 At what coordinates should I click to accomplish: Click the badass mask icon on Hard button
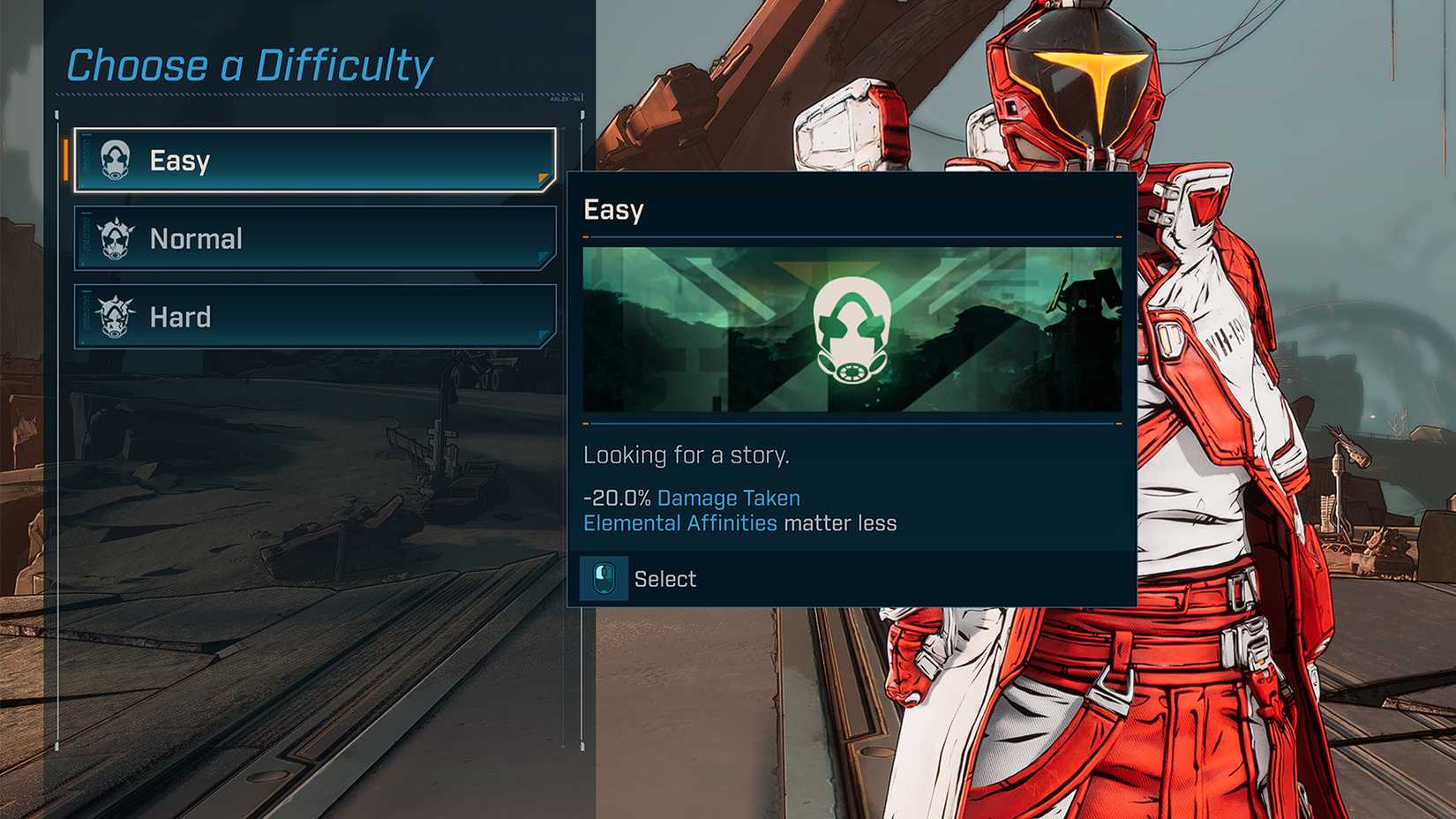coord(114,316)
